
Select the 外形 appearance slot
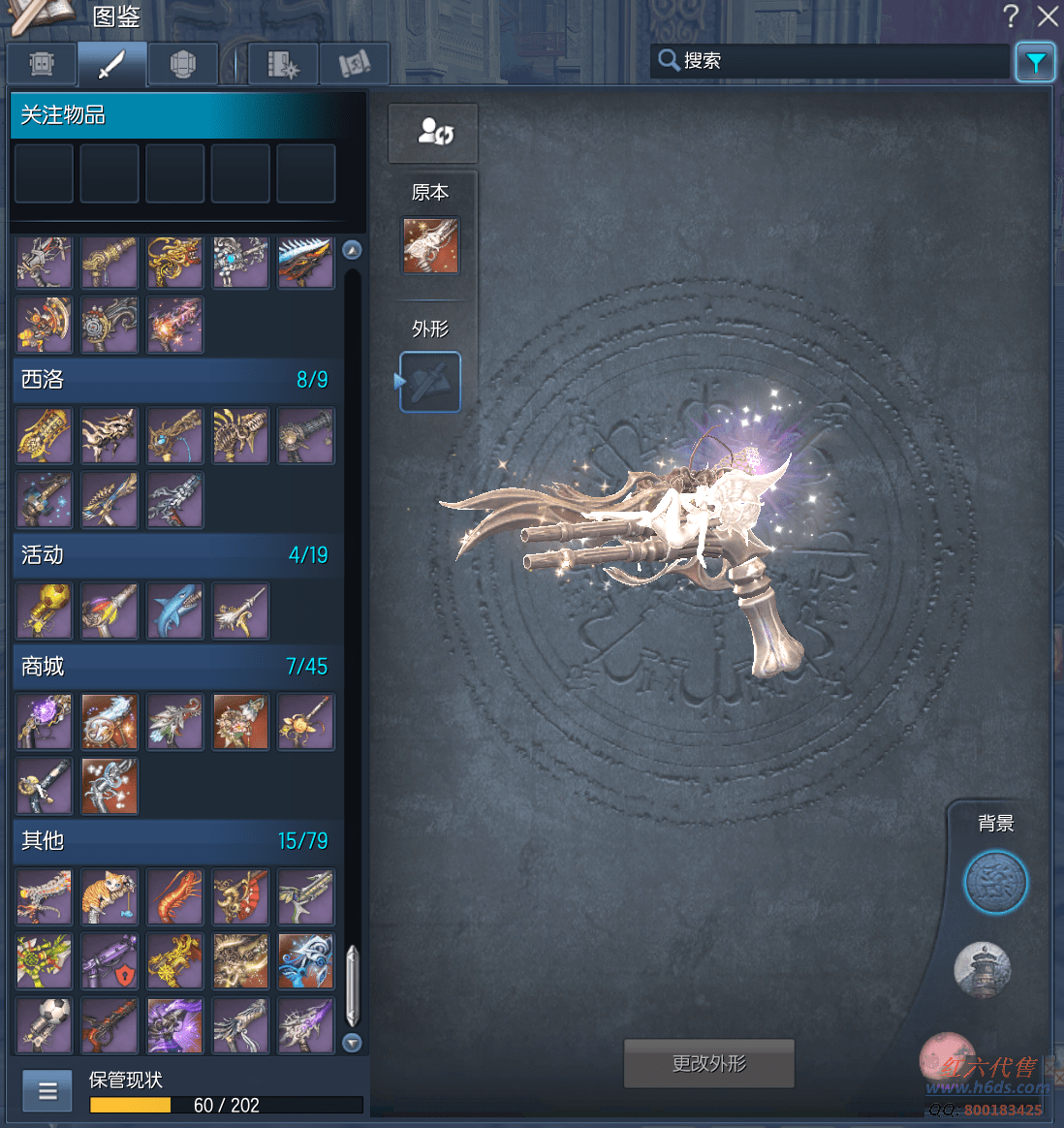[430, 382]
